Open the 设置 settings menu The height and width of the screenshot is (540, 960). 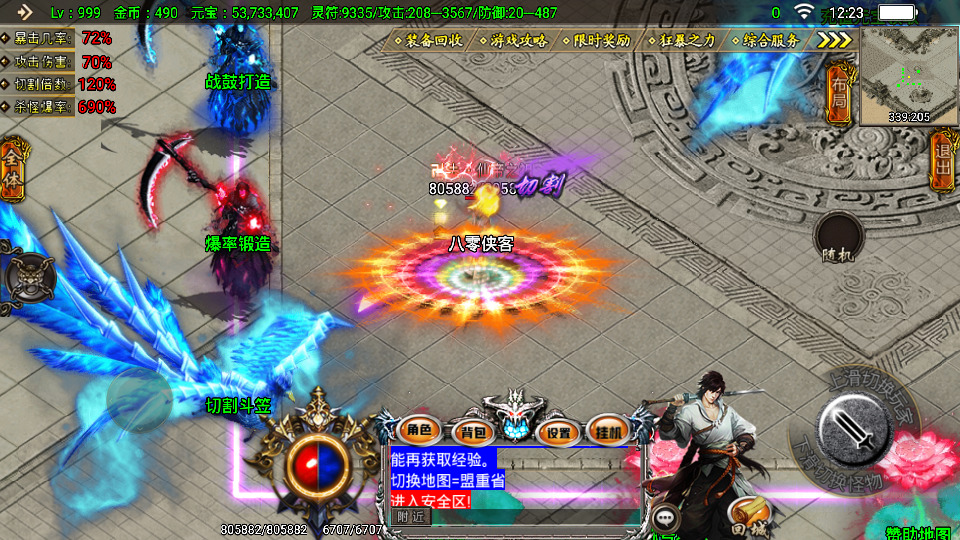point(559,432)
